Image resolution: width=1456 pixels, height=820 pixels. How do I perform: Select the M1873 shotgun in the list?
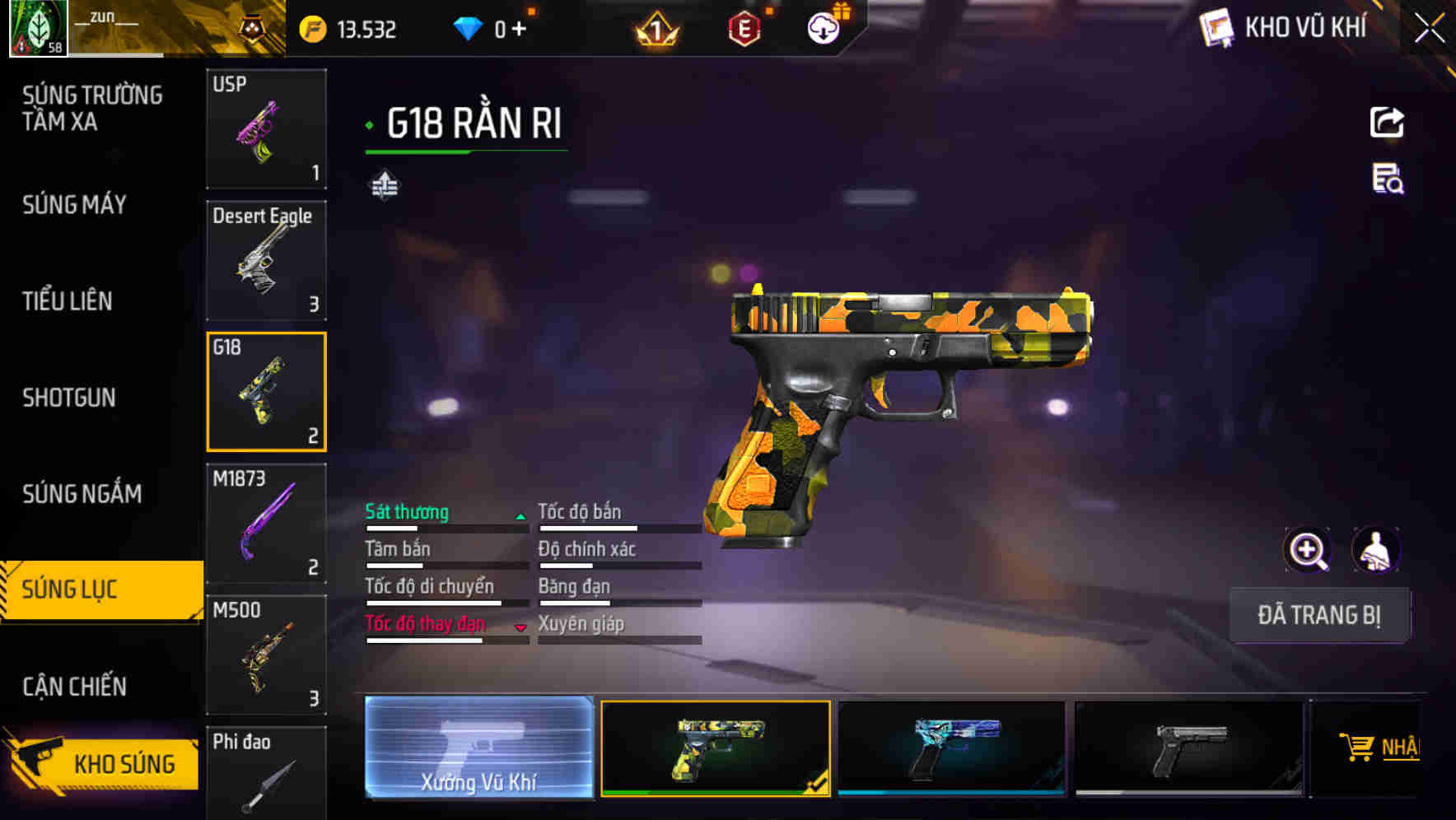click(265, 522)
